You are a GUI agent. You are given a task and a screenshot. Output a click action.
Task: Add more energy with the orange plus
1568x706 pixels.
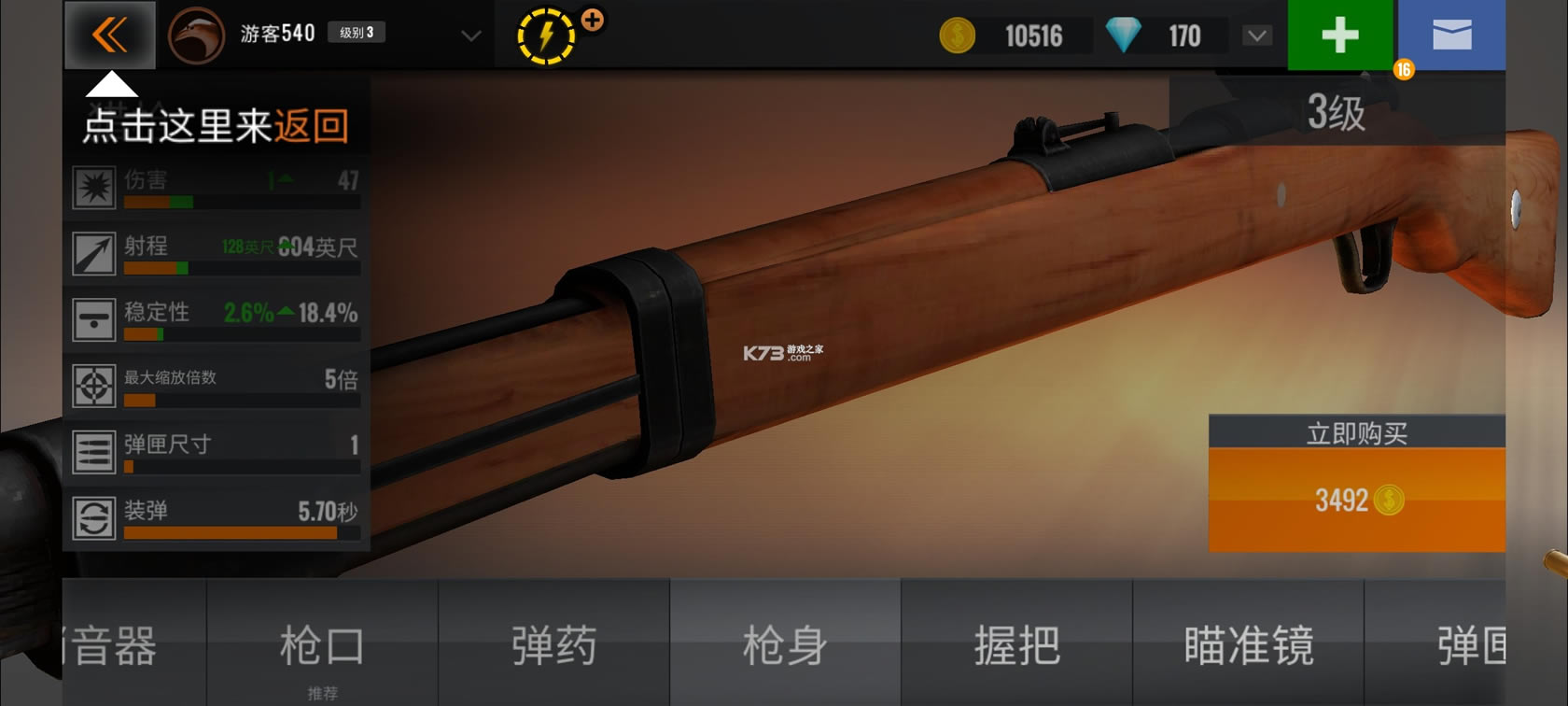click(592, 20)
